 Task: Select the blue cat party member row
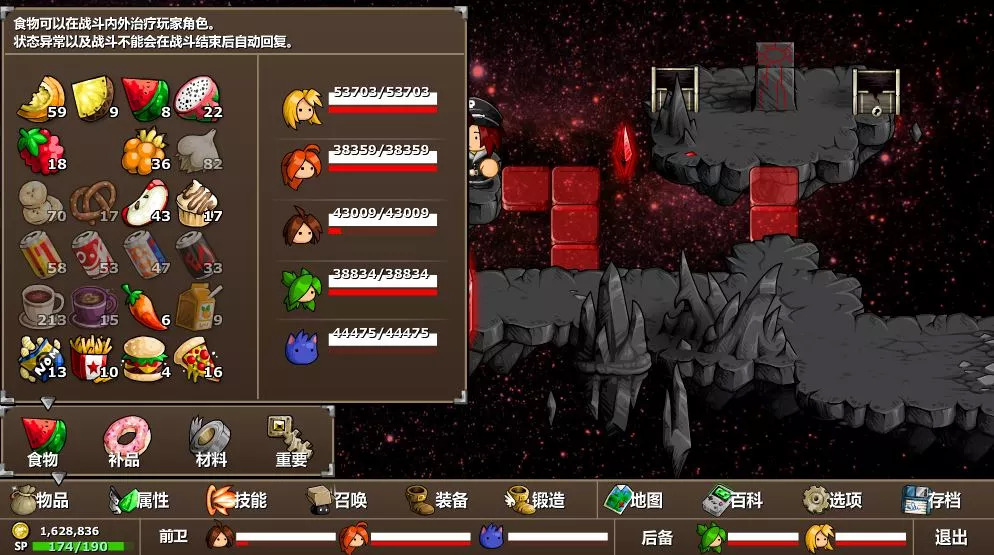coord(362,346)
